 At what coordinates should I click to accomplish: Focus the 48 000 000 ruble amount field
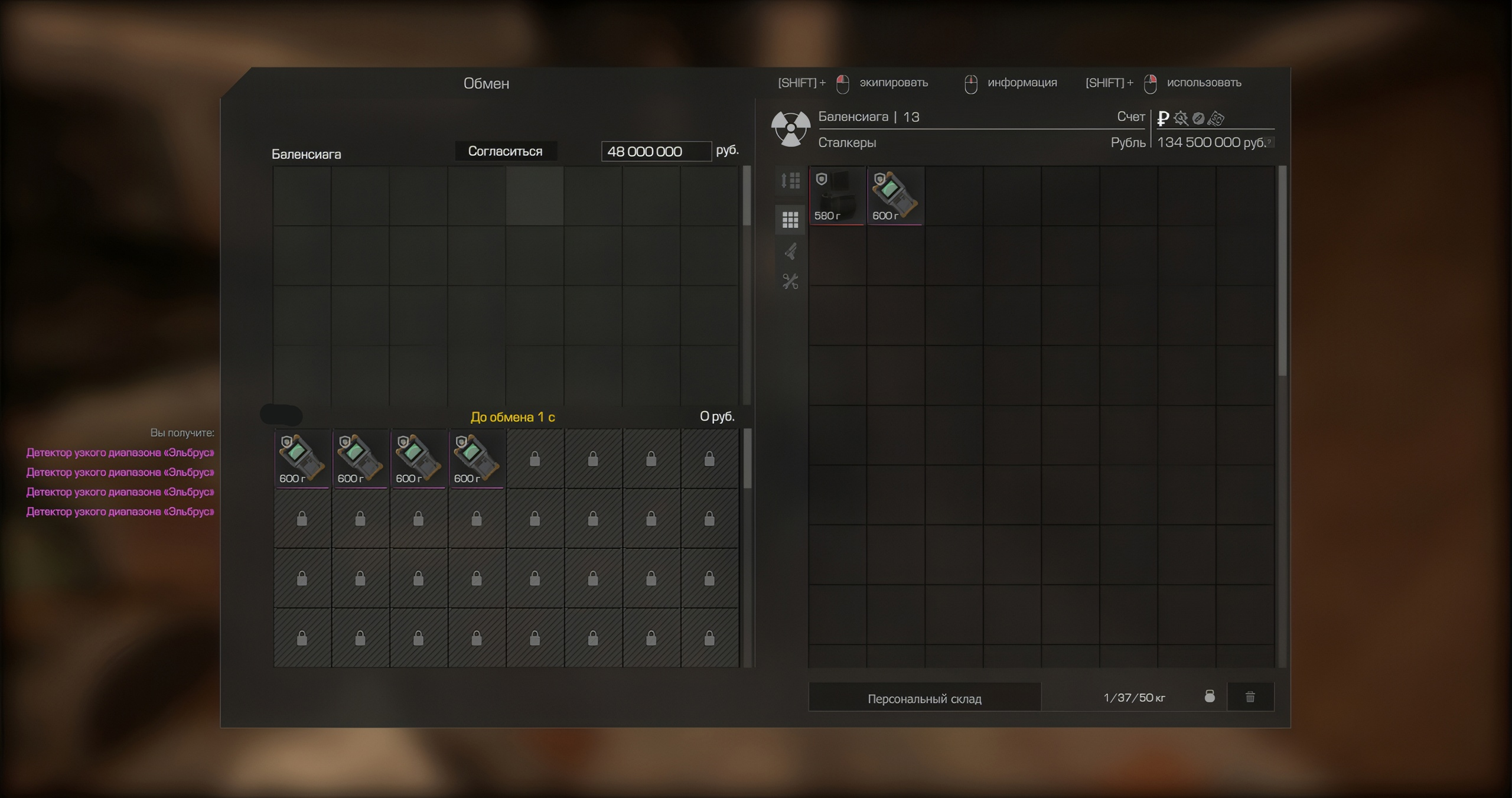click(656, 151)
